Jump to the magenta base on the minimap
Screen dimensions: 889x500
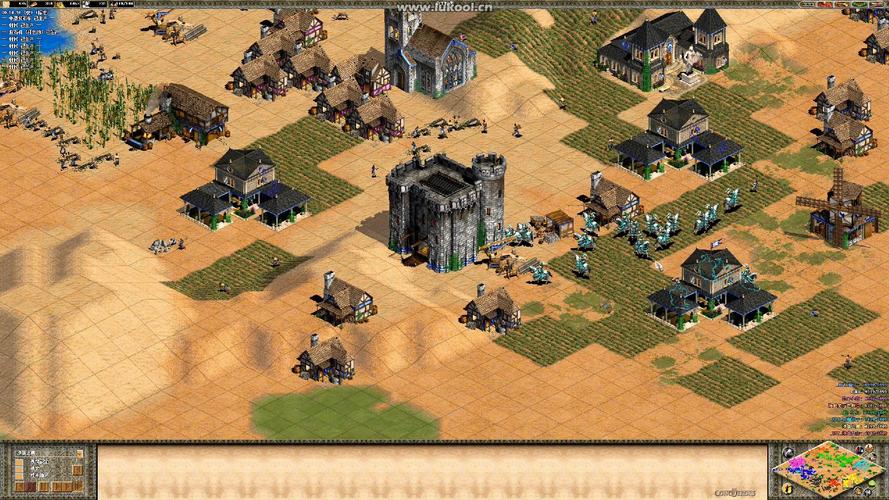pyautogui.click(x=797, y=463)
